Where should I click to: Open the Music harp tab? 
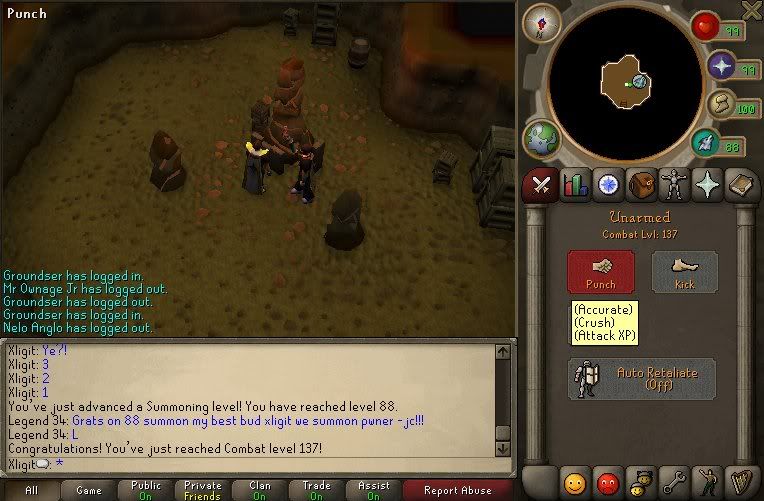pyautogui.click(x=742, y=483)
